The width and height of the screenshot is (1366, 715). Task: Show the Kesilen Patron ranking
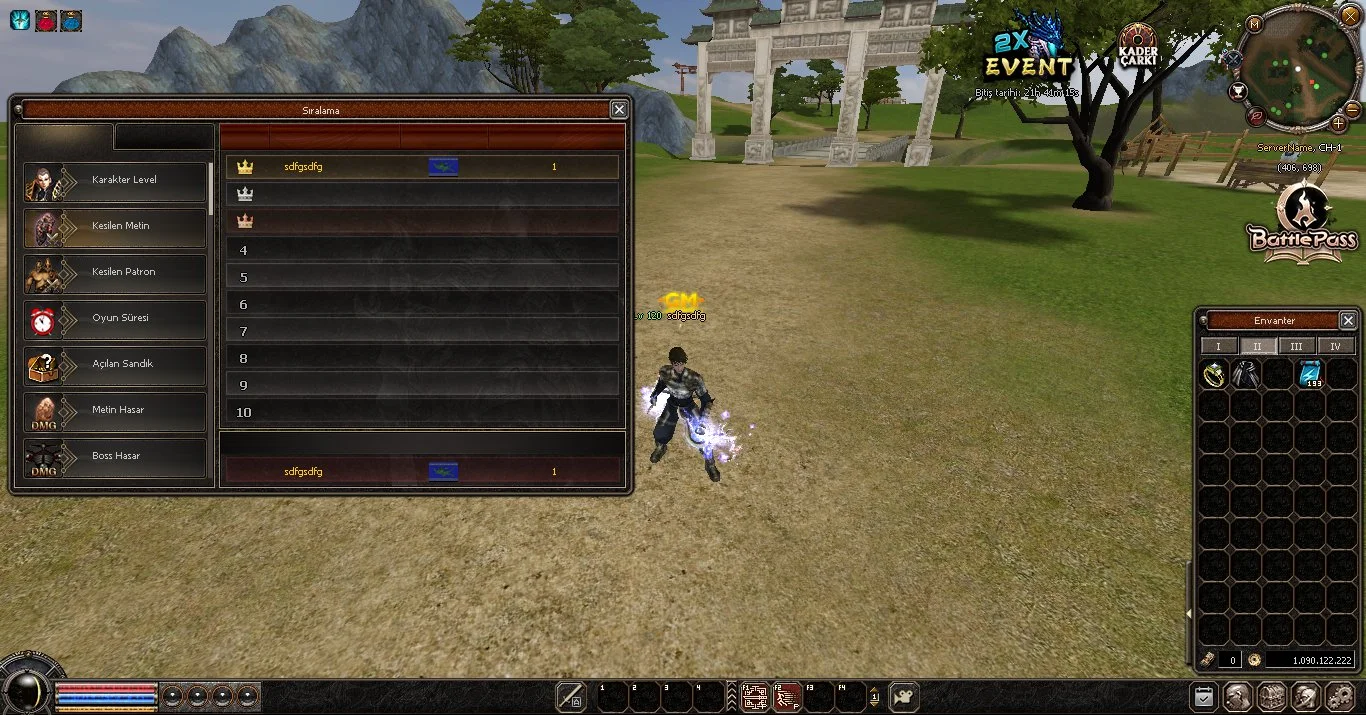point(115,273)
